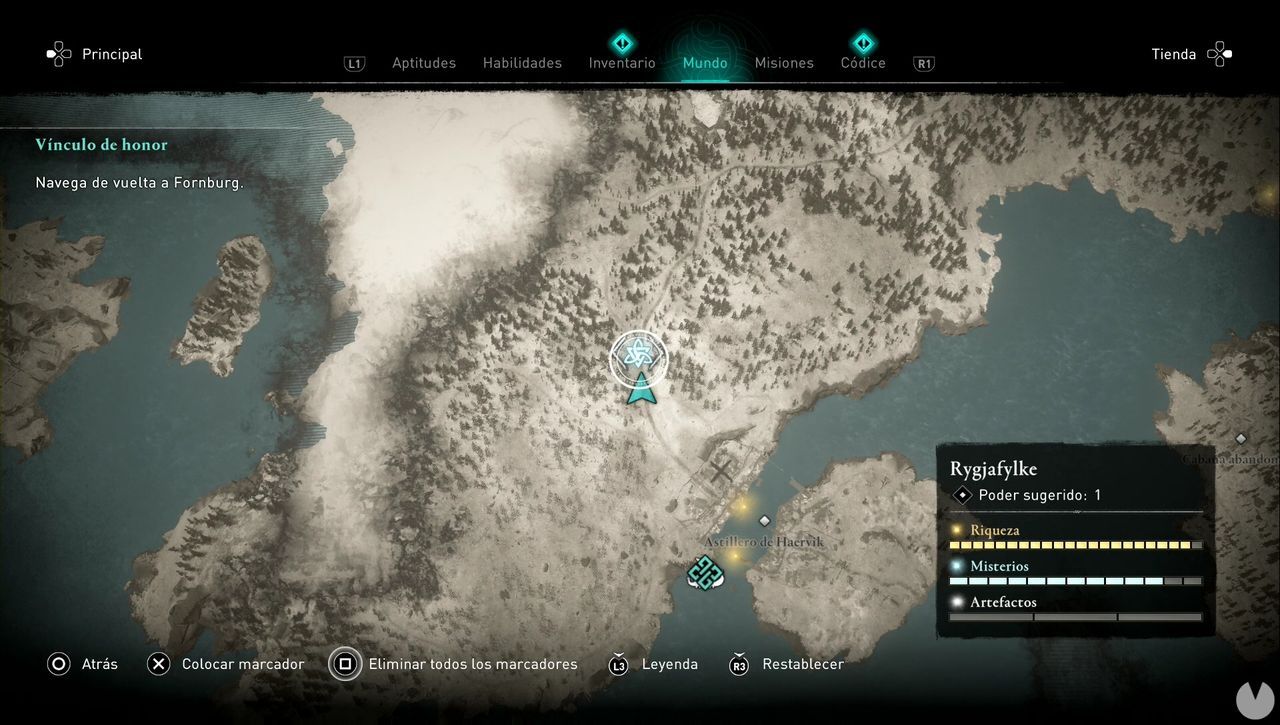Open the Misiones tab
Screen dimensions: 1280x725
[784, 63]
